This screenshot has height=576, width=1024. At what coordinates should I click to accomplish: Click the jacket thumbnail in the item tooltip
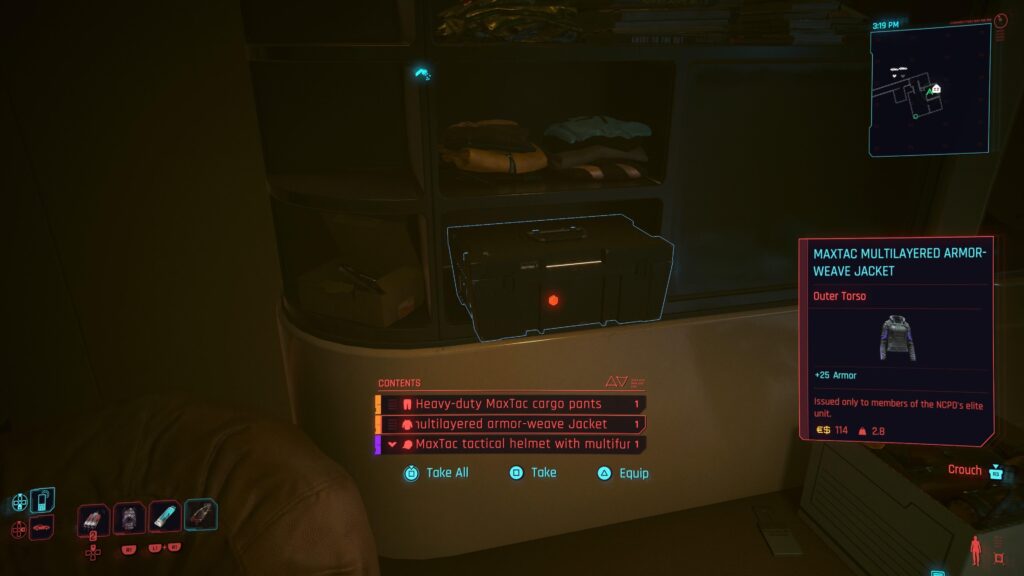tap(896, 337)
